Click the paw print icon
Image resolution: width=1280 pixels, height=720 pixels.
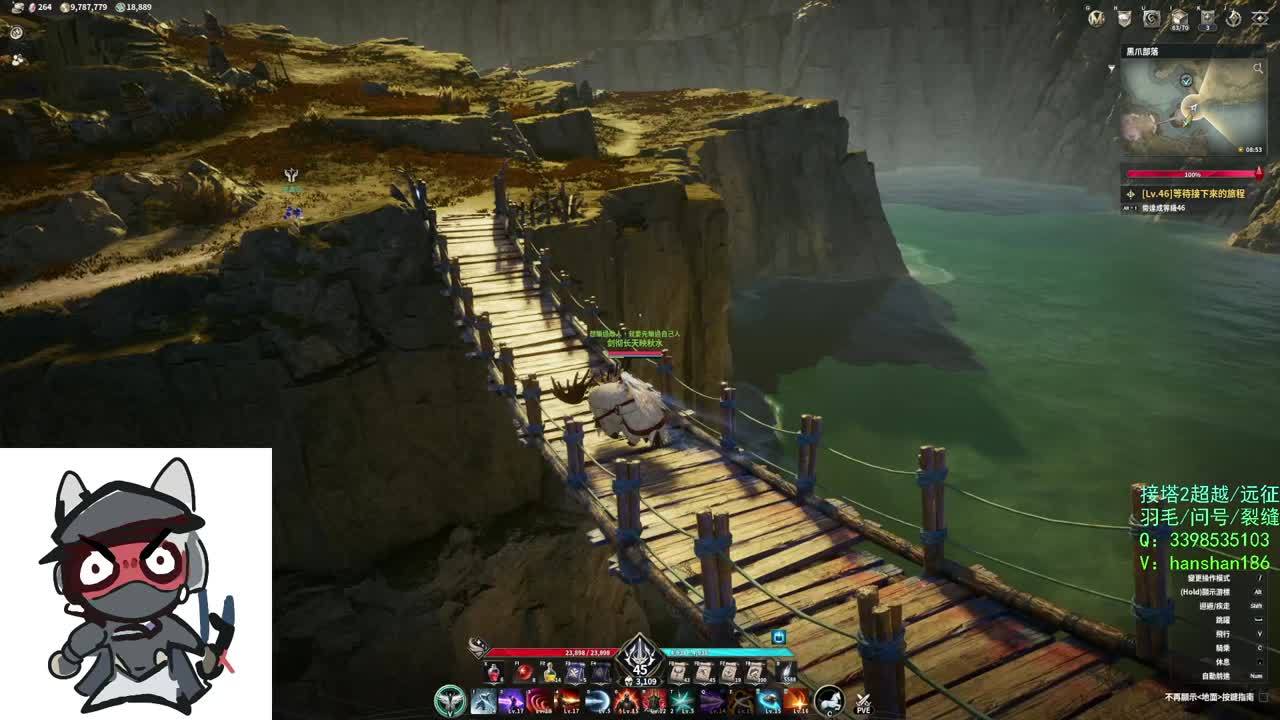pyautogui.click(x=17, y=59)
